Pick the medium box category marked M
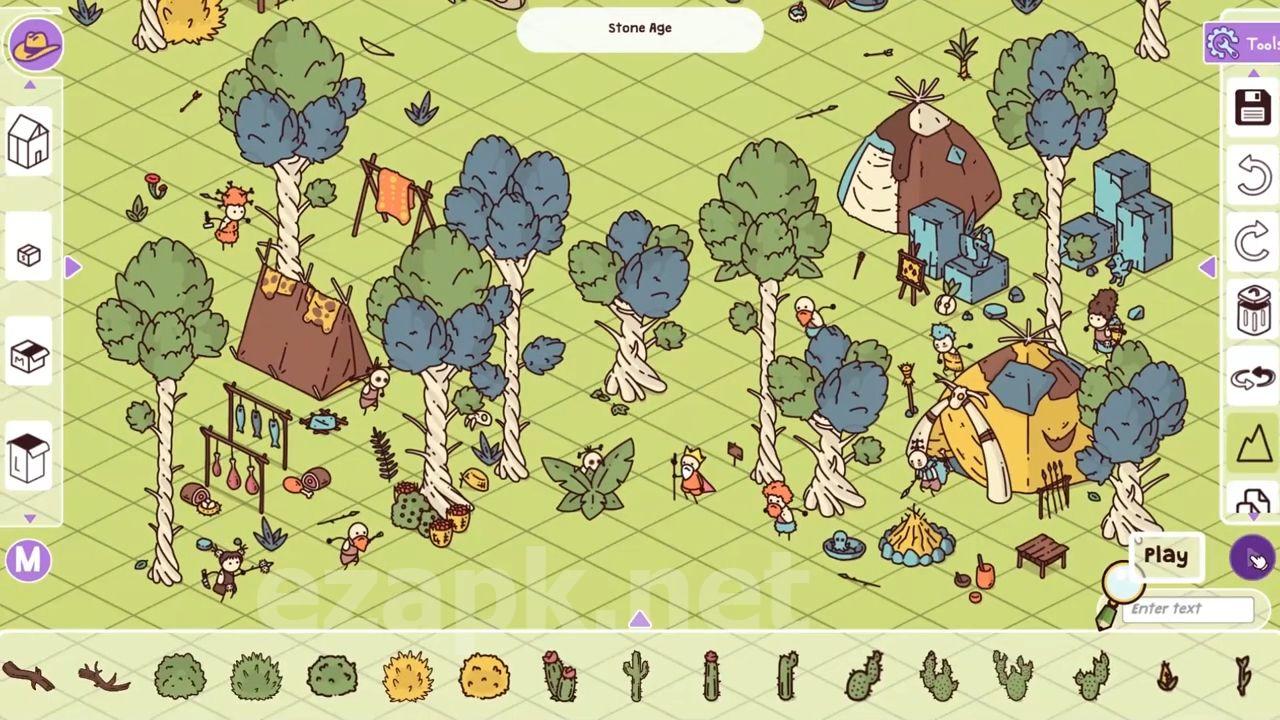The height and width of the screenshot is (720, 1280). pyautogui.click(x=28, y=356)
